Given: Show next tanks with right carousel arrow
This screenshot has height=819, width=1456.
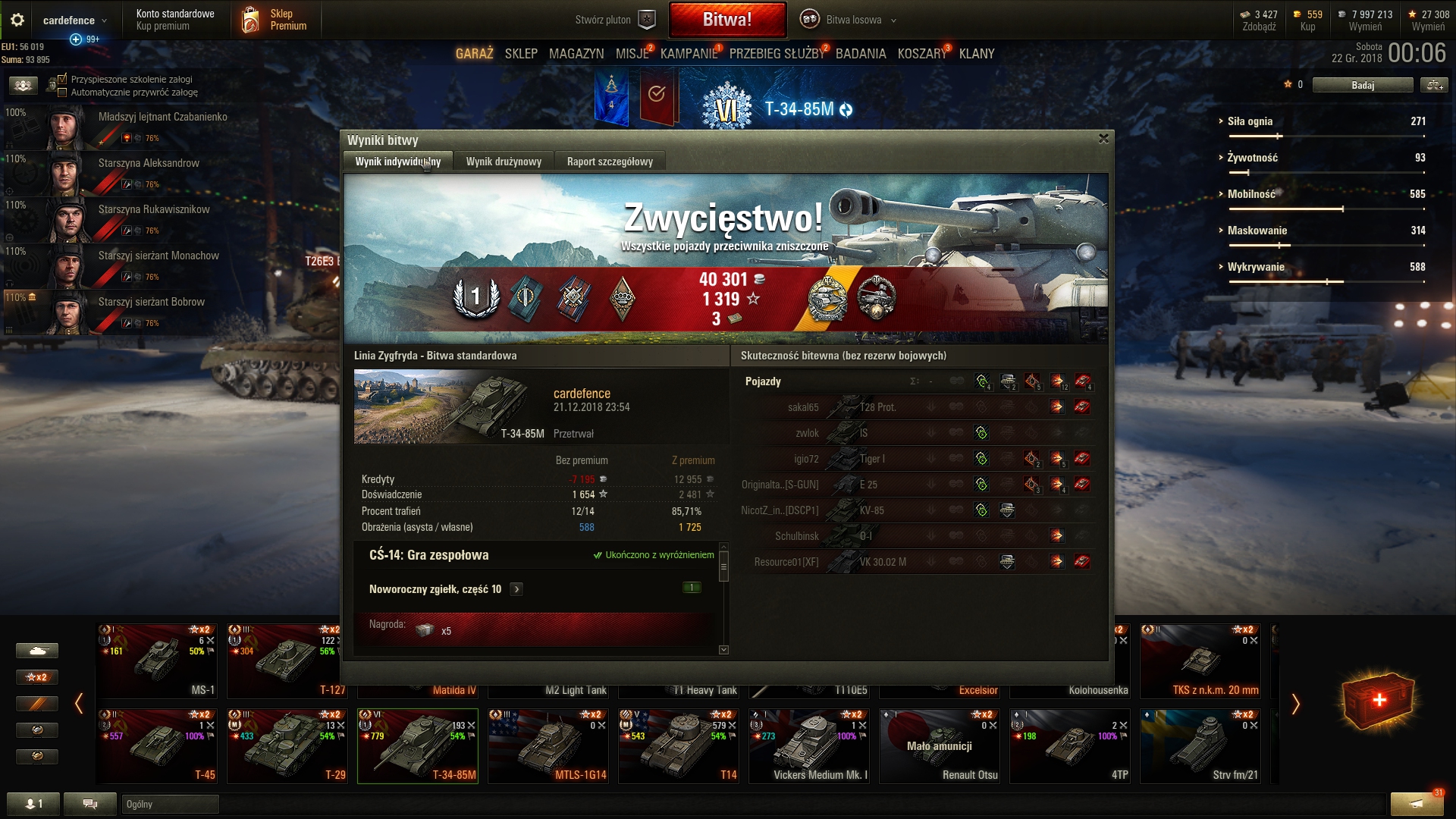Looking at the screenshot, I should (1295, 704).
